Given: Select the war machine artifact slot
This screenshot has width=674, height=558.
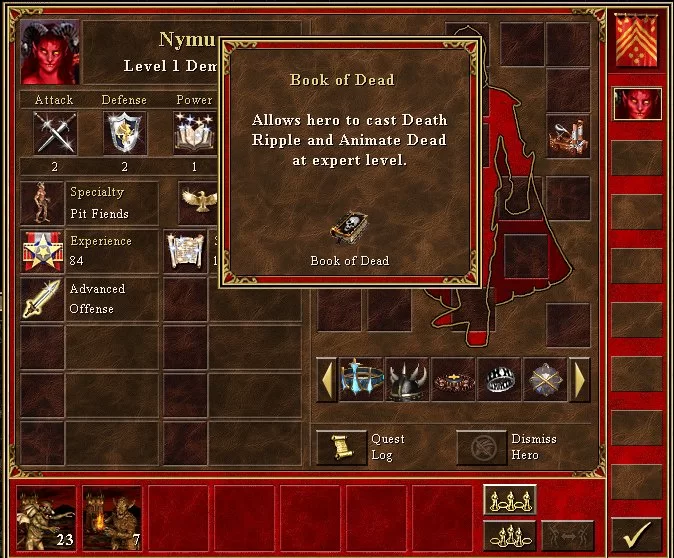Looking at the screenshot, I should (567, 135).
